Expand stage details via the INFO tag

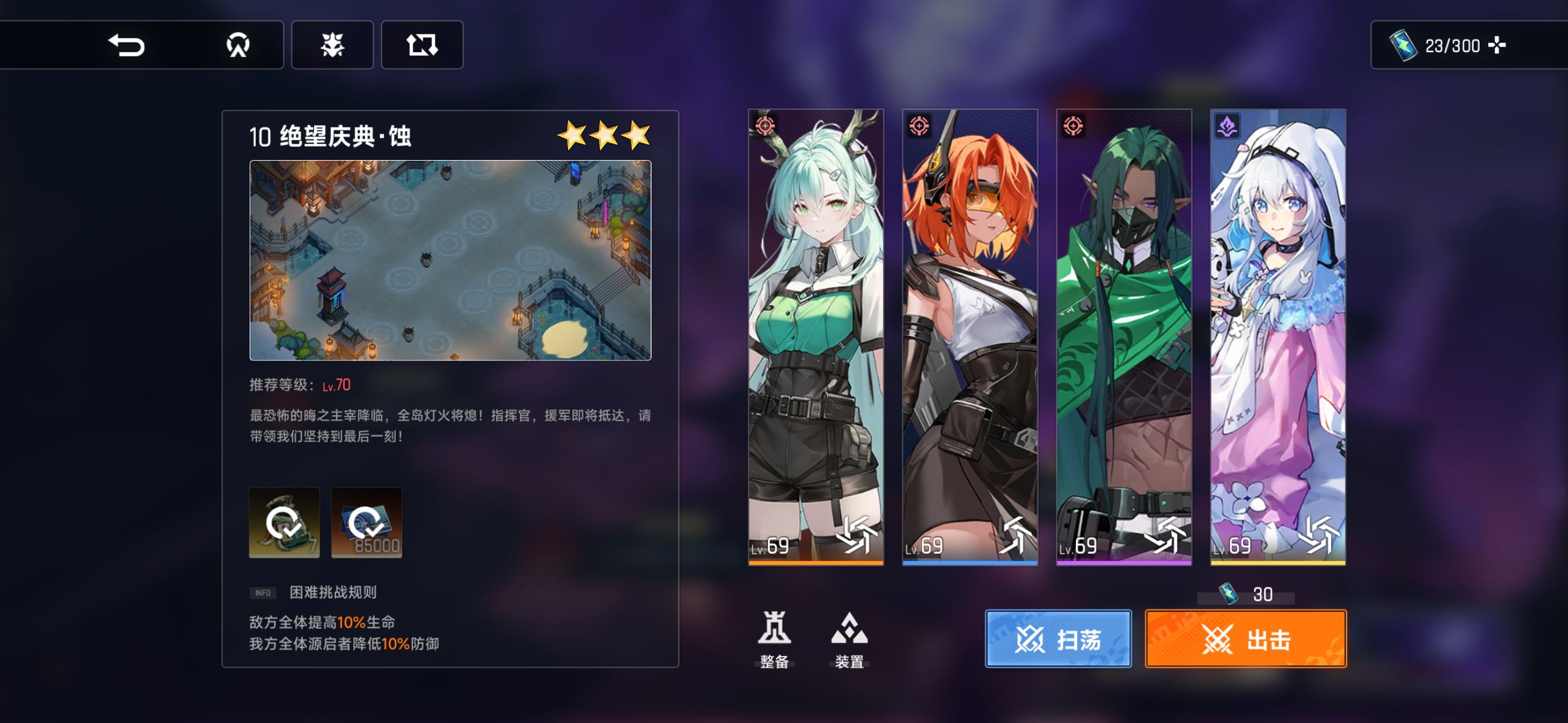[263, 592]
